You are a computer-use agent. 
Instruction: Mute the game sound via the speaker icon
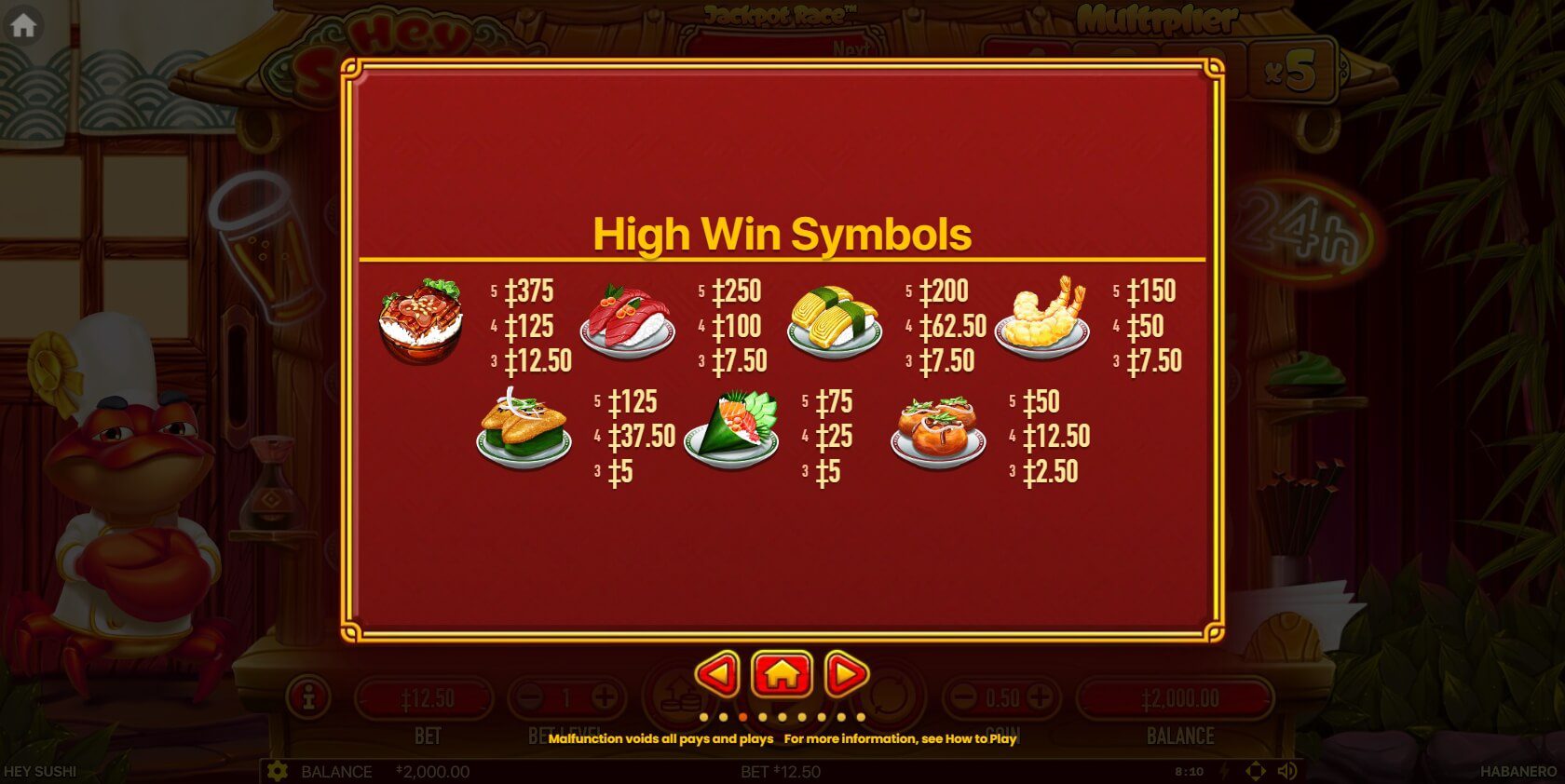(1287, 771)
